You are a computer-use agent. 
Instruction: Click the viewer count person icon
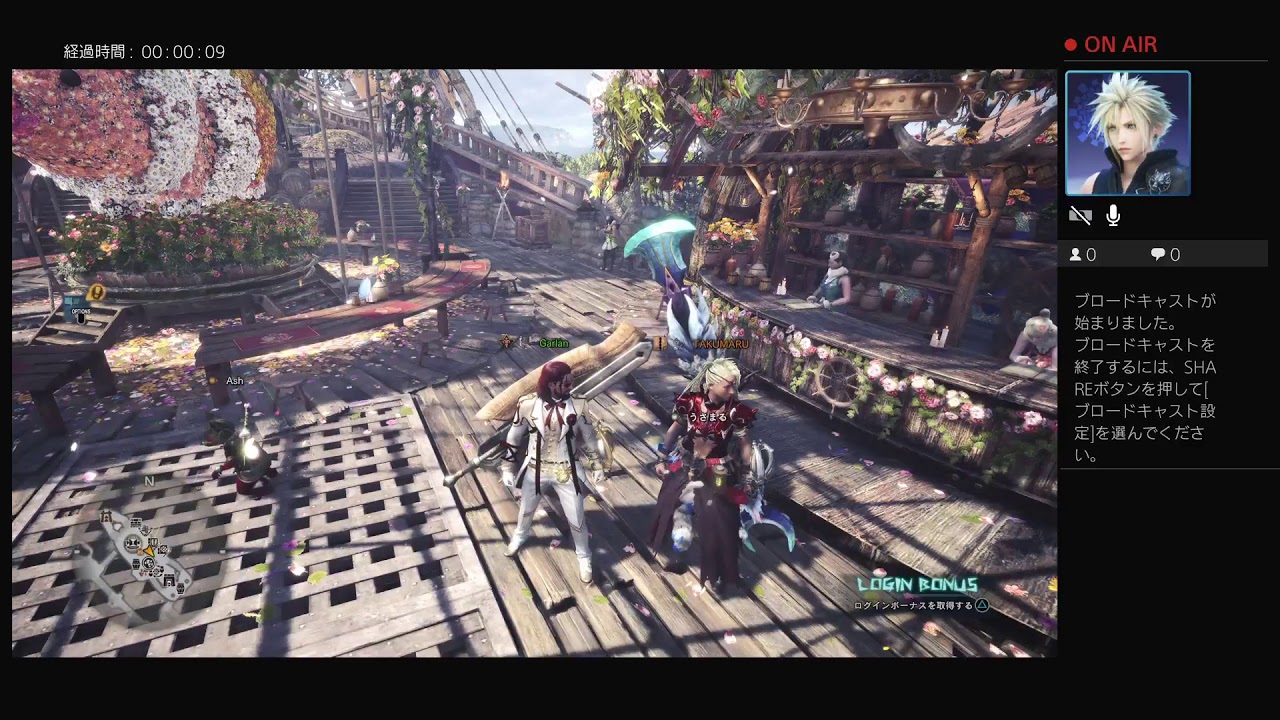(x=1077, y=254)
